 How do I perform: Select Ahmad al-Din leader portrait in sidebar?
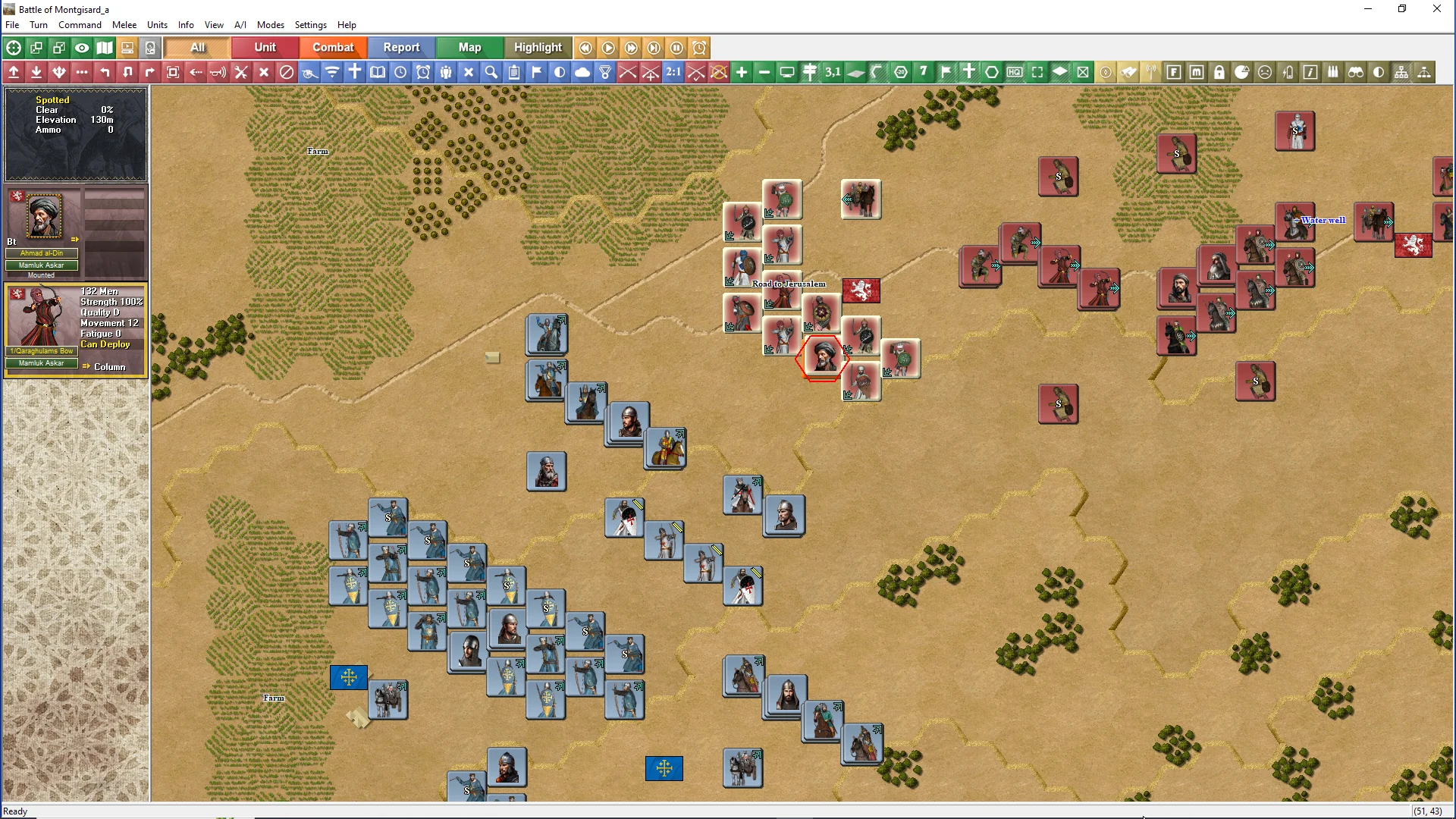[43, 218]
